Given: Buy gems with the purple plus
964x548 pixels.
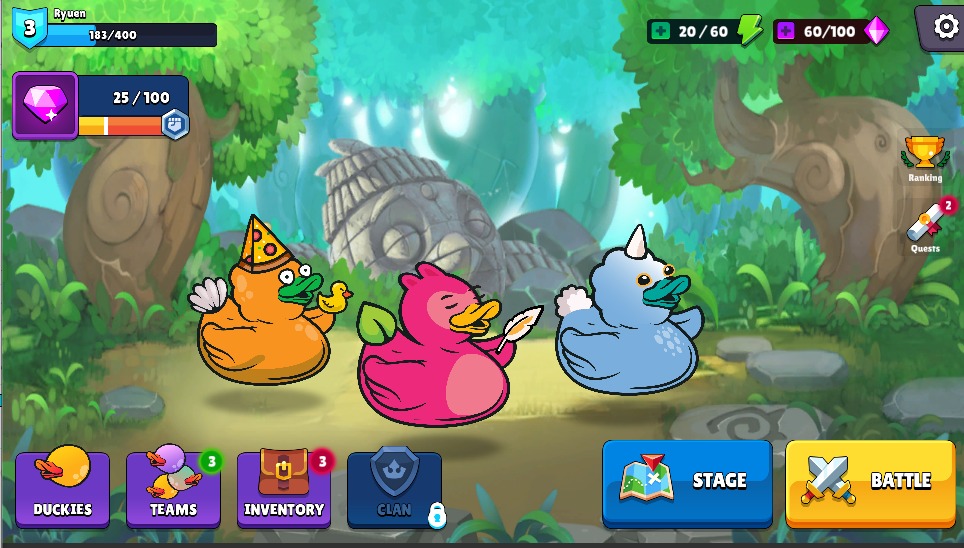Looking at the screenshot, I should tap(785, 31).
